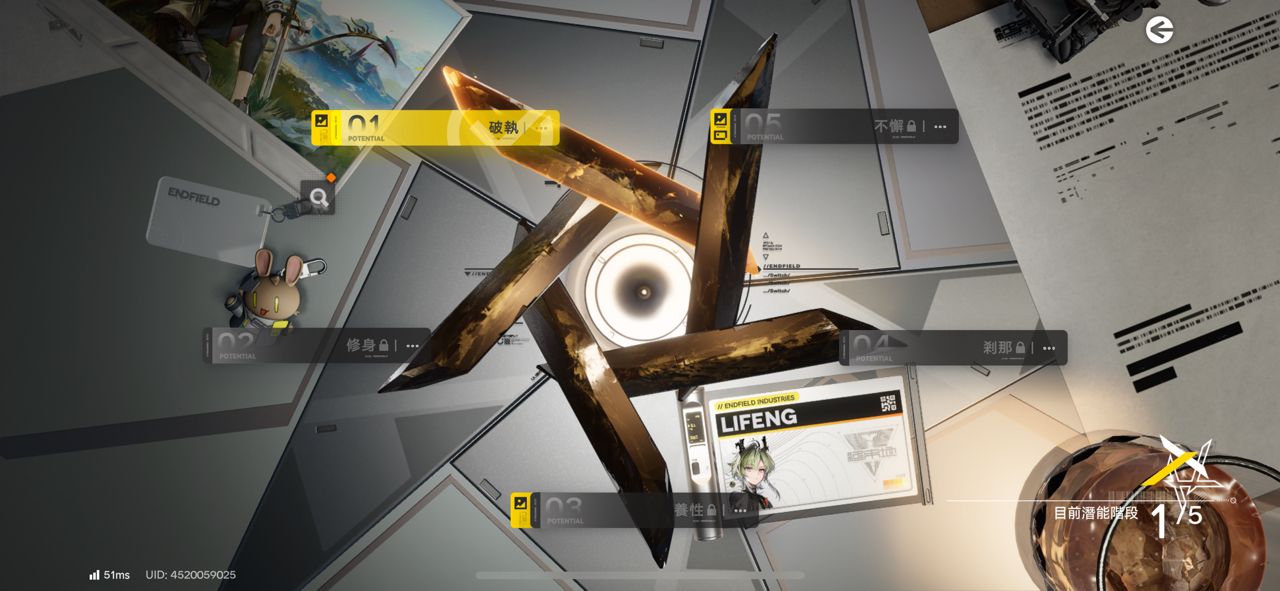
Task: Open details dots on Potential 03
Action: [740, 510]
